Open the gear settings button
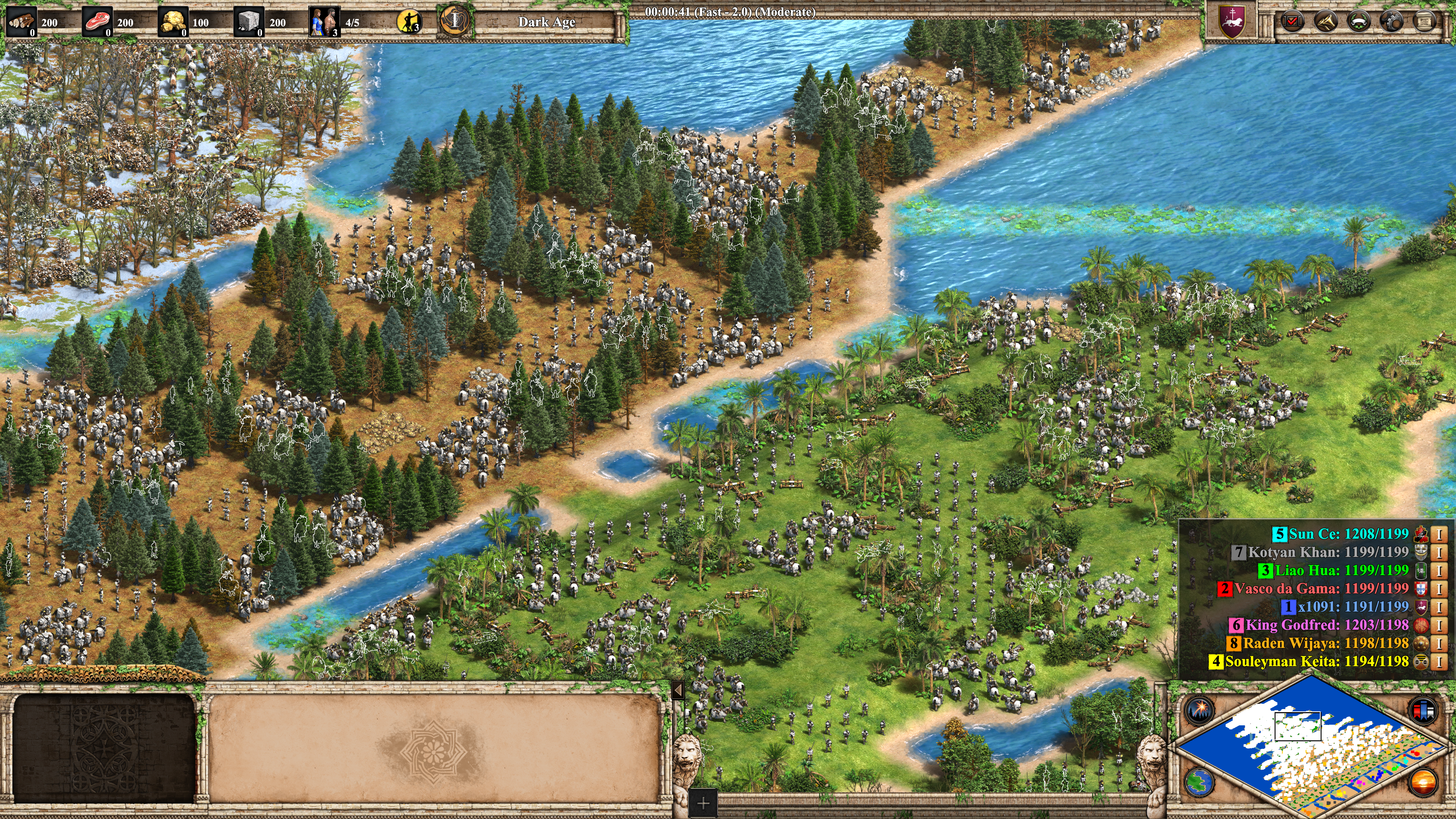The width and height of the screenshot is (1456, 819). pos(1391,22)
